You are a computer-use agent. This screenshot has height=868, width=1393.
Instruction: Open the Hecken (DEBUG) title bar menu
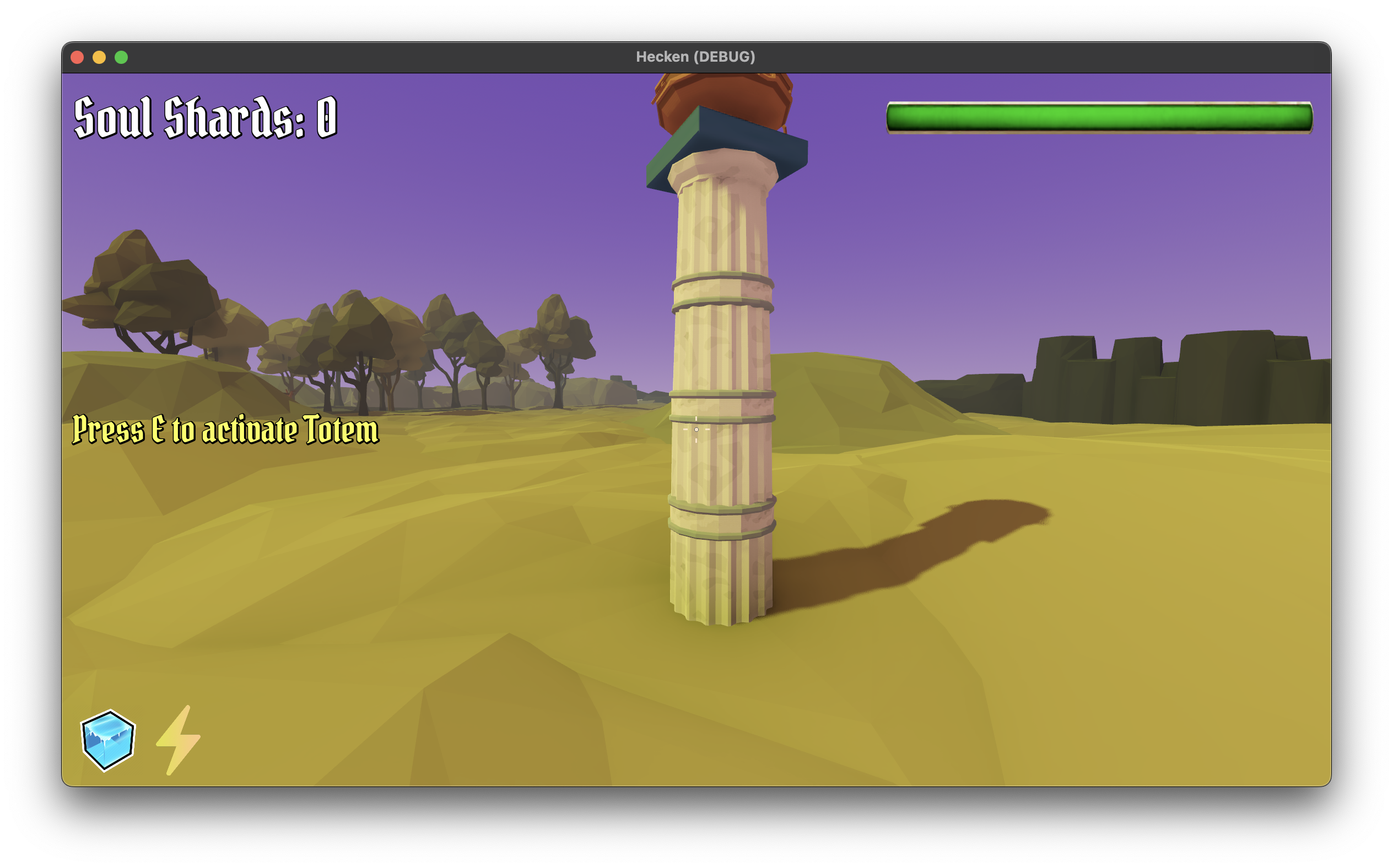point(695,56)
